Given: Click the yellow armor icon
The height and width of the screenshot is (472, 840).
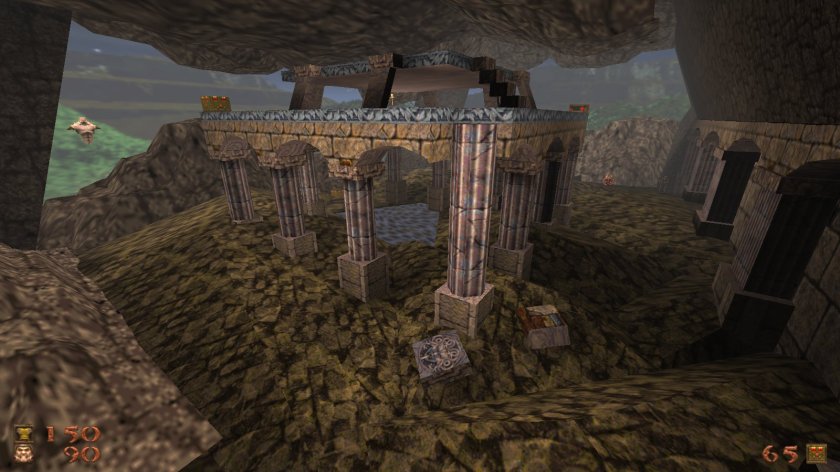Looking at the screenshot, I should [23, 433].
